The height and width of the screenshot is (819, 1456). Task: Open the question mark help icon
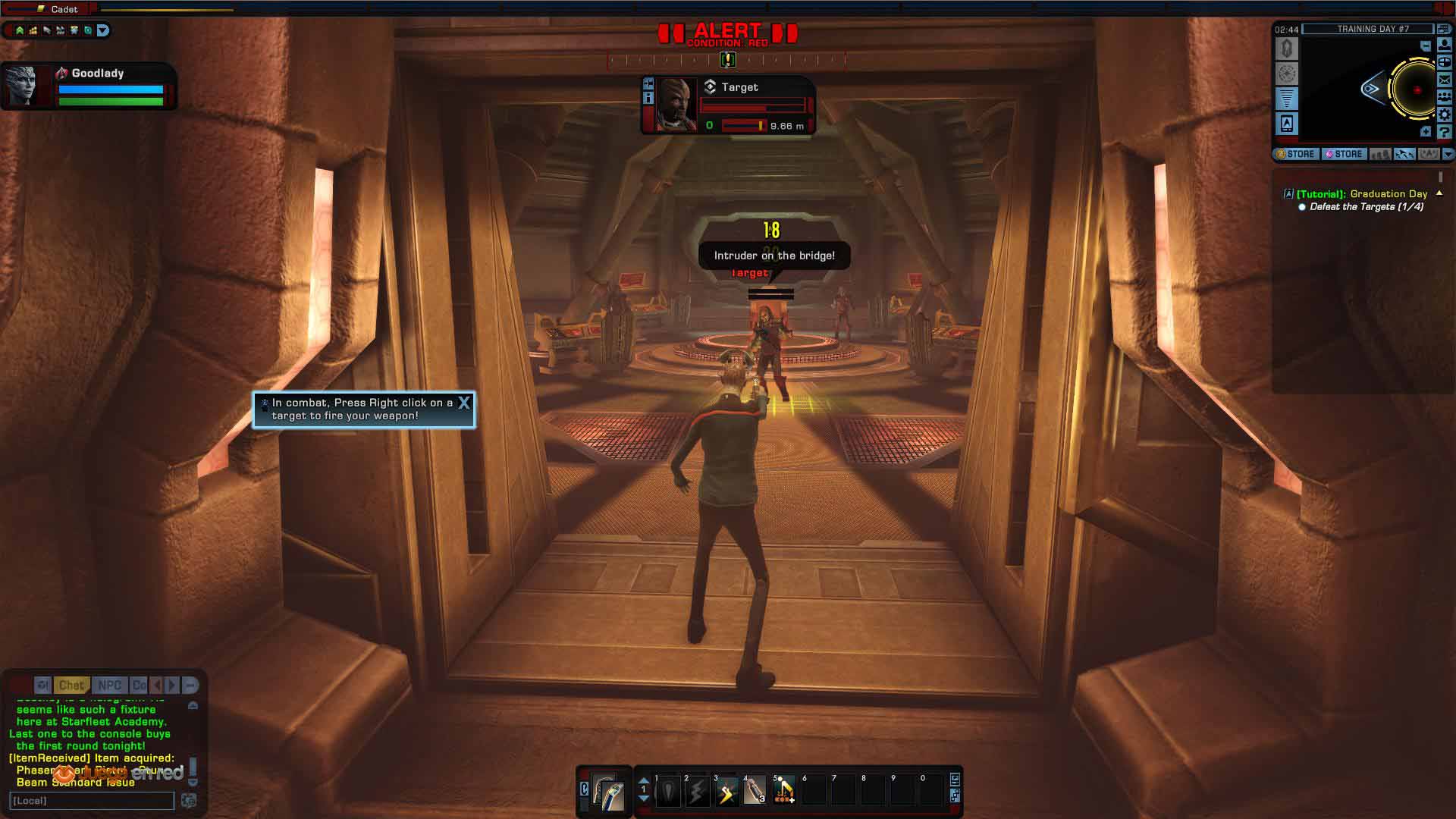click(1445, 132)
